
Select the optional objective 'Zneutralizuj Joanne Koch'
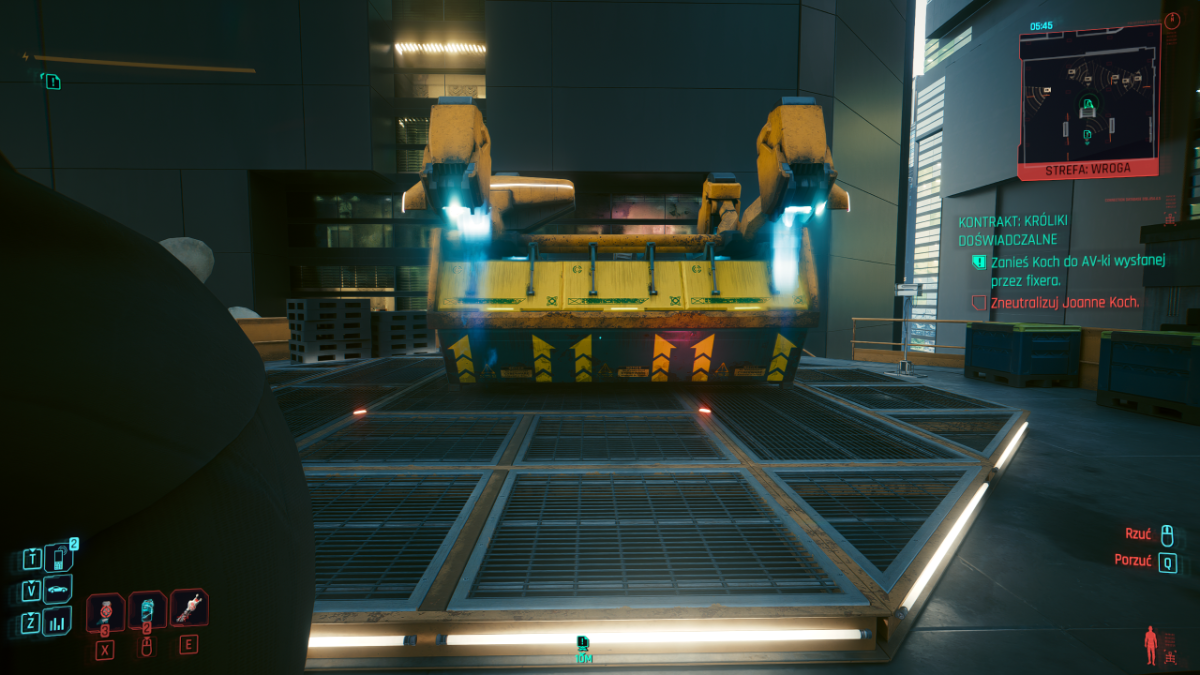pos(1064,301)
